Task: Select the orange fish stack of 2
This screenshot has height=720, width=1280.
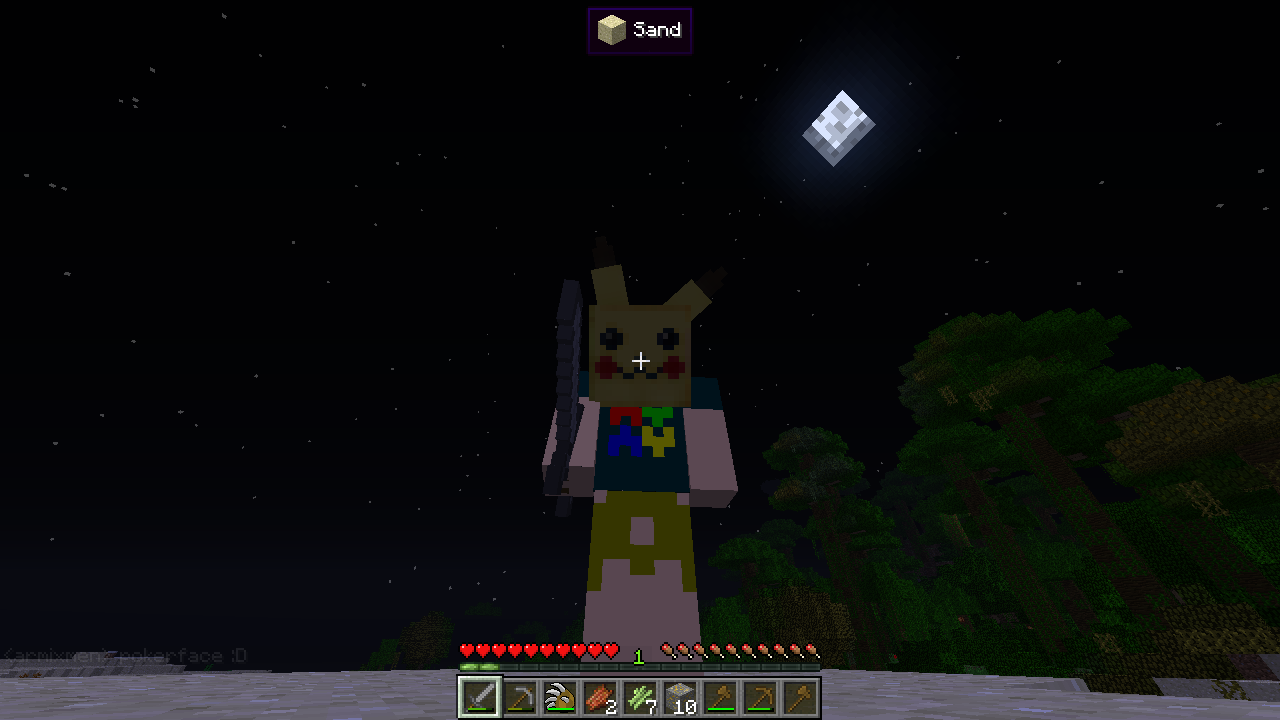Action: (599, 697)
